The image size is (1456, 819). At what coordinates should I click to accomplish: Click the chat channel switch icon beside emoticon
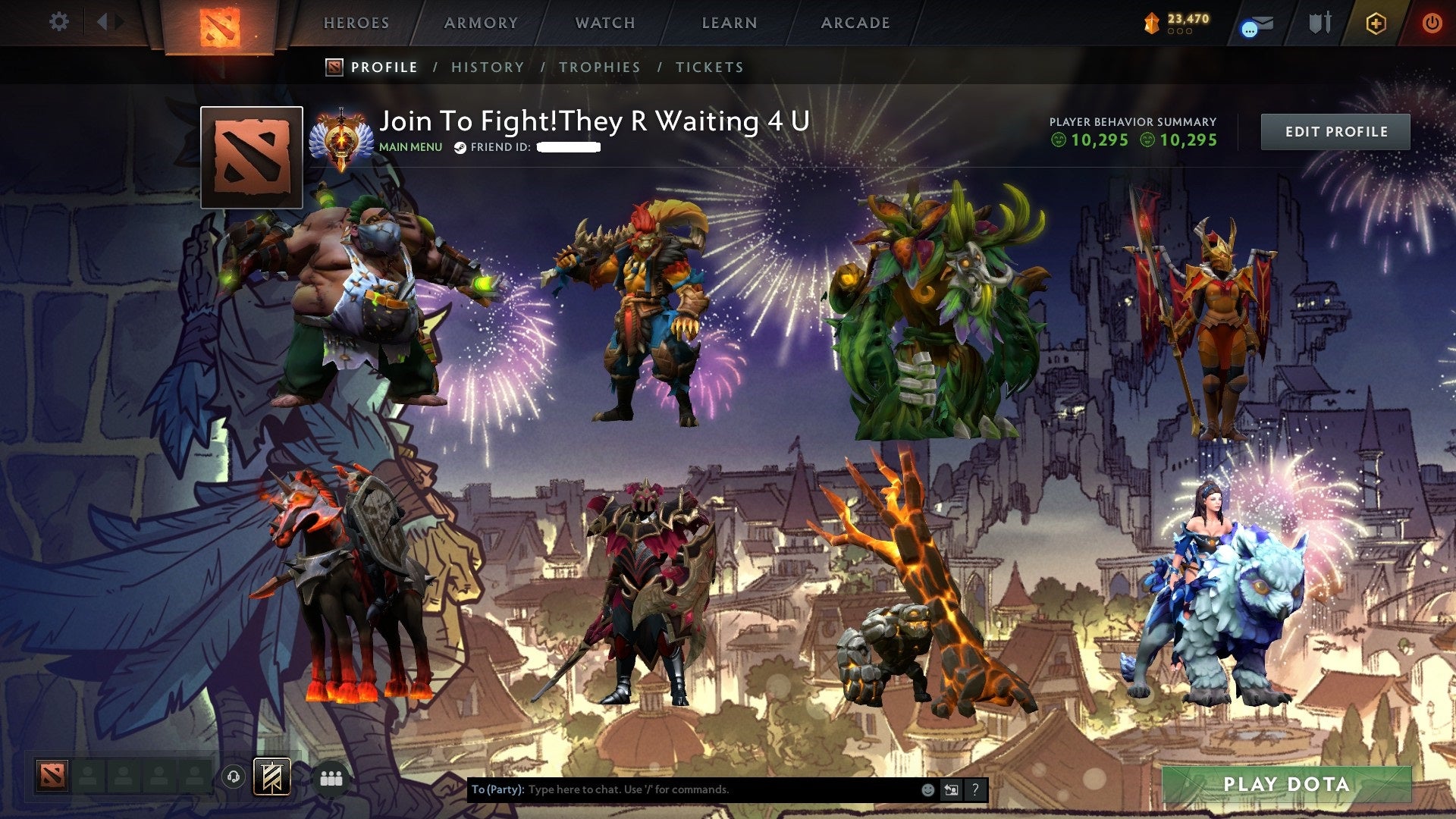[950, 789]
